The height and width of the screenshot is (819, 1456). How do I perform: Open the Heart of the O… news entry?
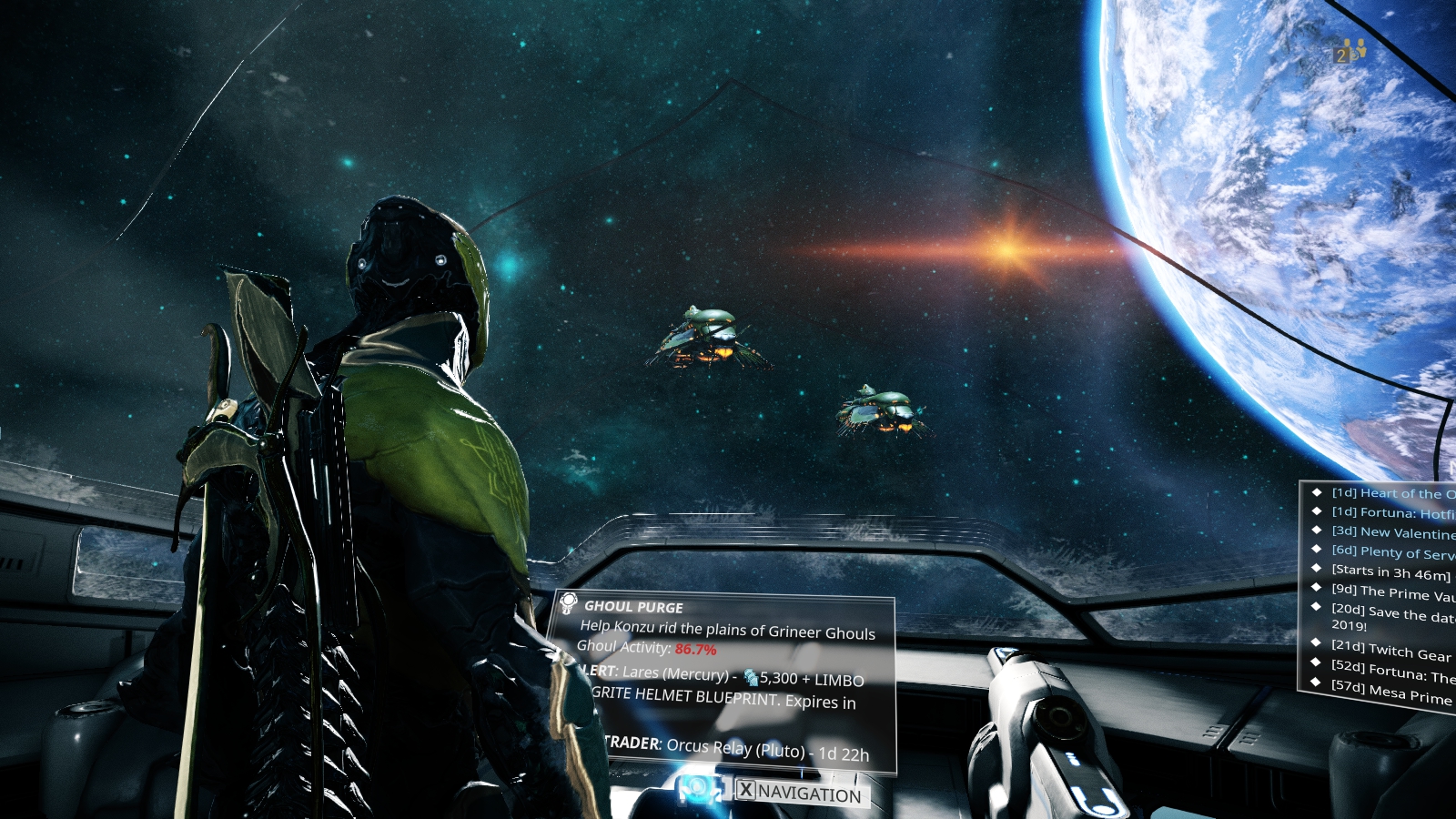[1392, 493]
